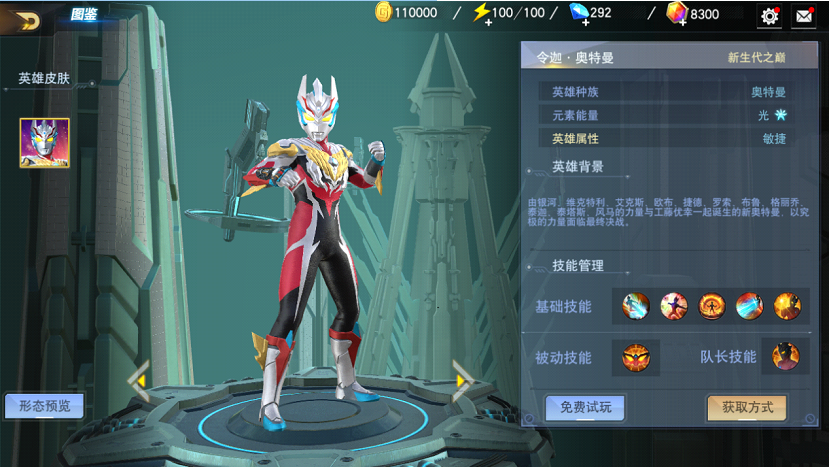Select the last basic skill icon
The height and width of the screenshot is (467, 829).
coord(787,306)
